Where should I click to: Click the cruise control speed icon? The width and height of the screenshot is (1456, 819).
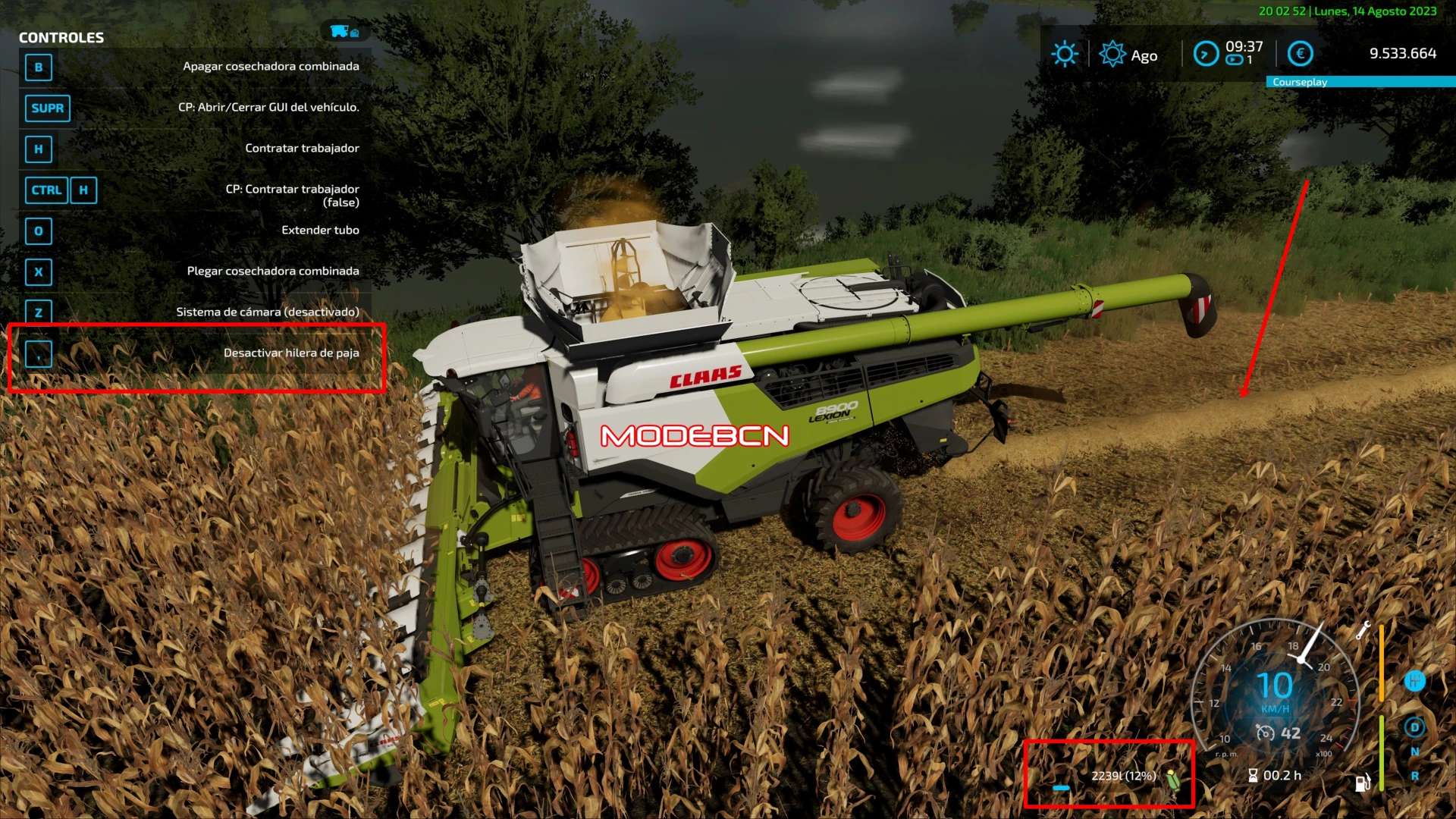point(1265,733)
